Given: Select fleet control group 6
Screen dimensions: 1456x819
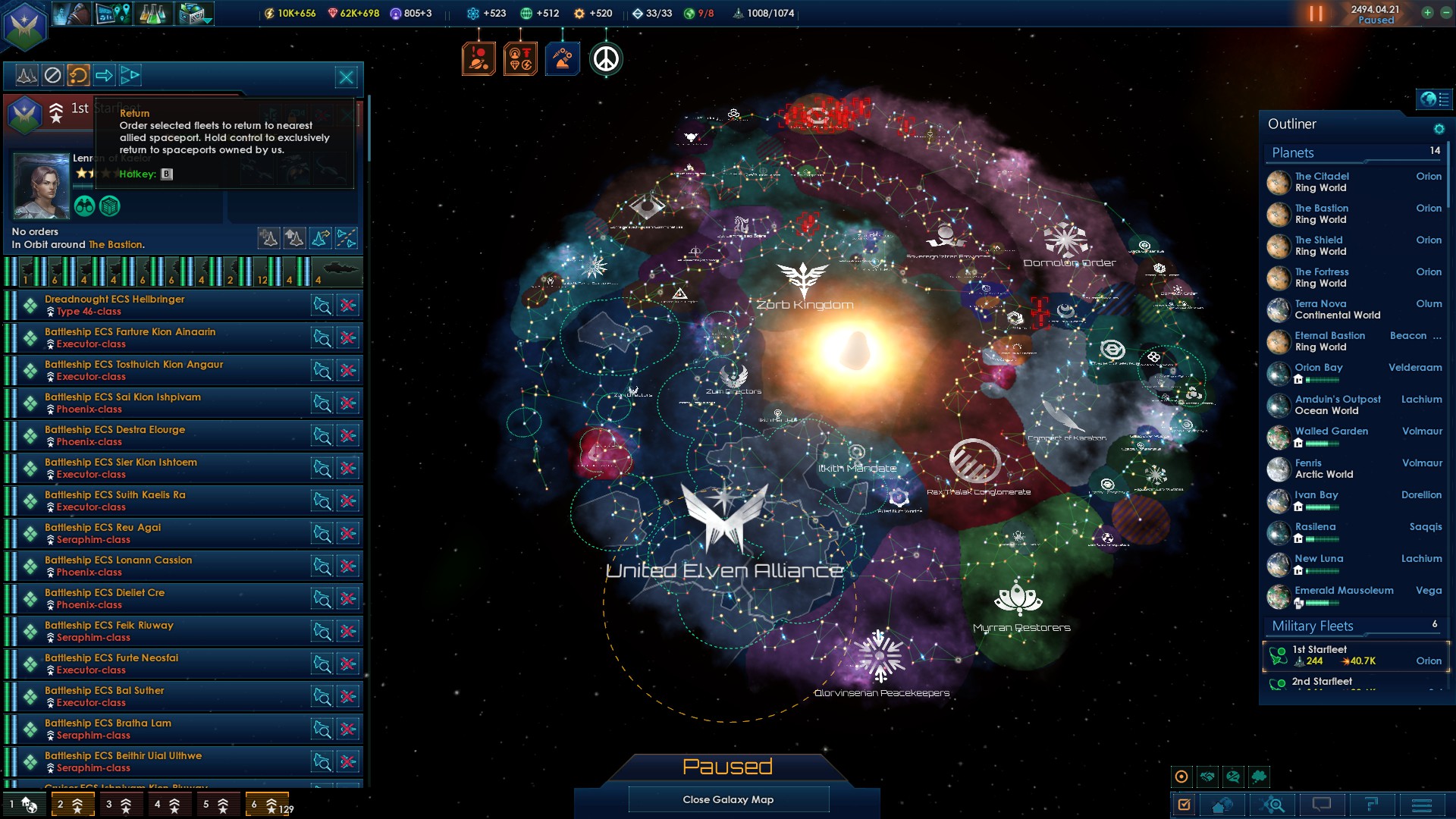Looking at the screenshot, I should click(267, 805).
